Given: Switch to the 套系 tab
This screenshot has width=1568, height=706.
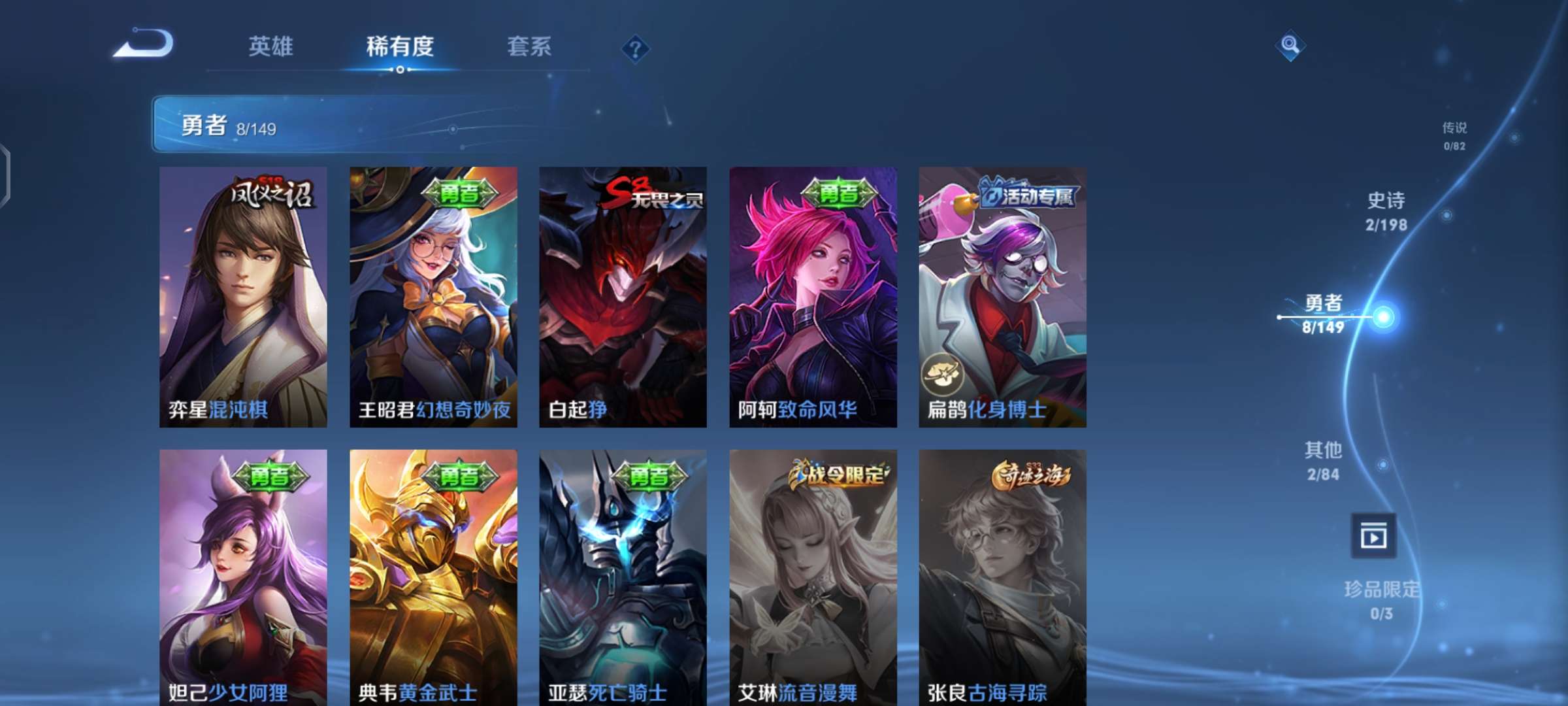Looking at the screenshot, I should click(x=529, y=47).
